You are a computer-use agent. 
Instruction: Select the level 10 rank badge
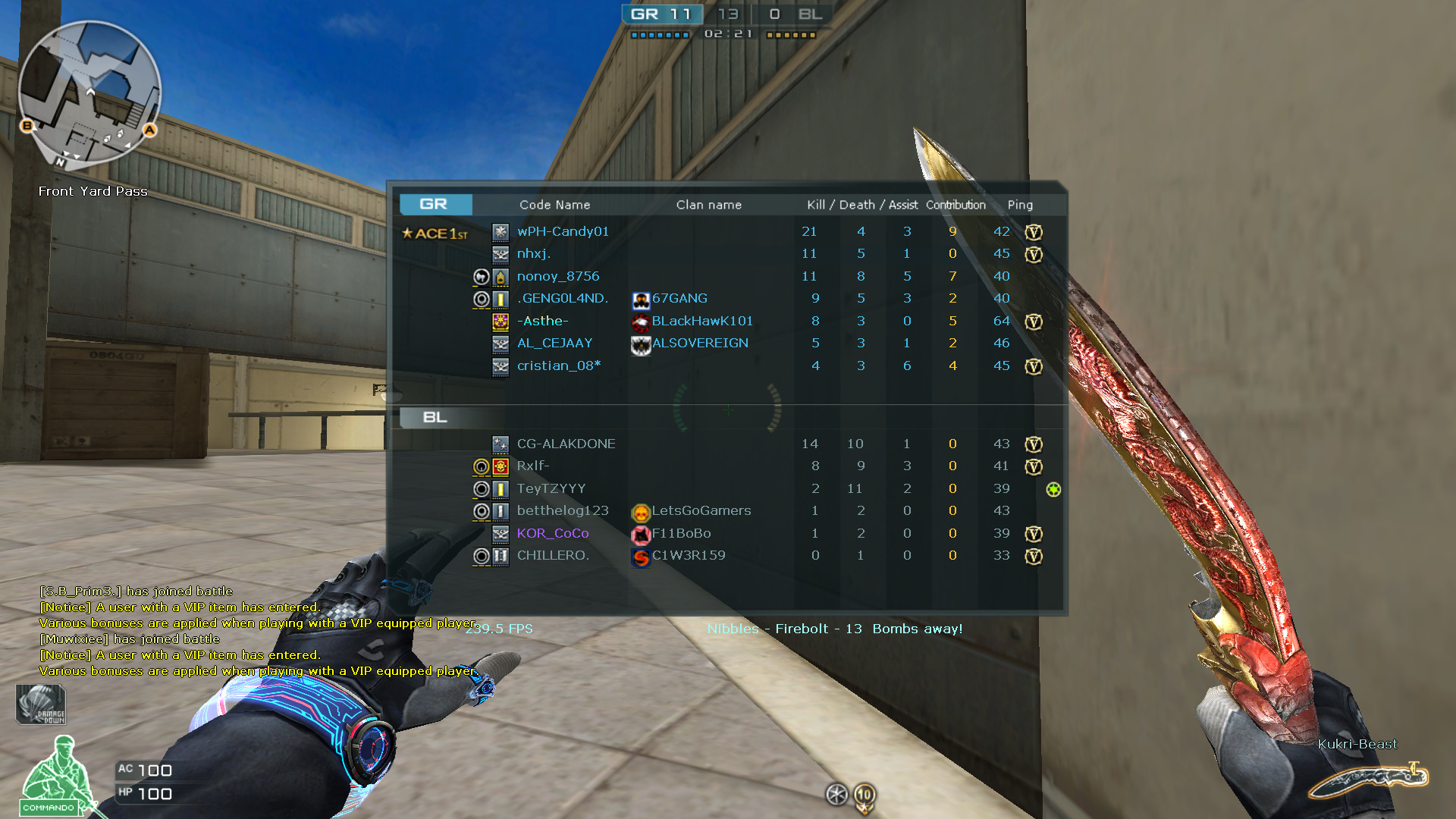coord(863,796)
